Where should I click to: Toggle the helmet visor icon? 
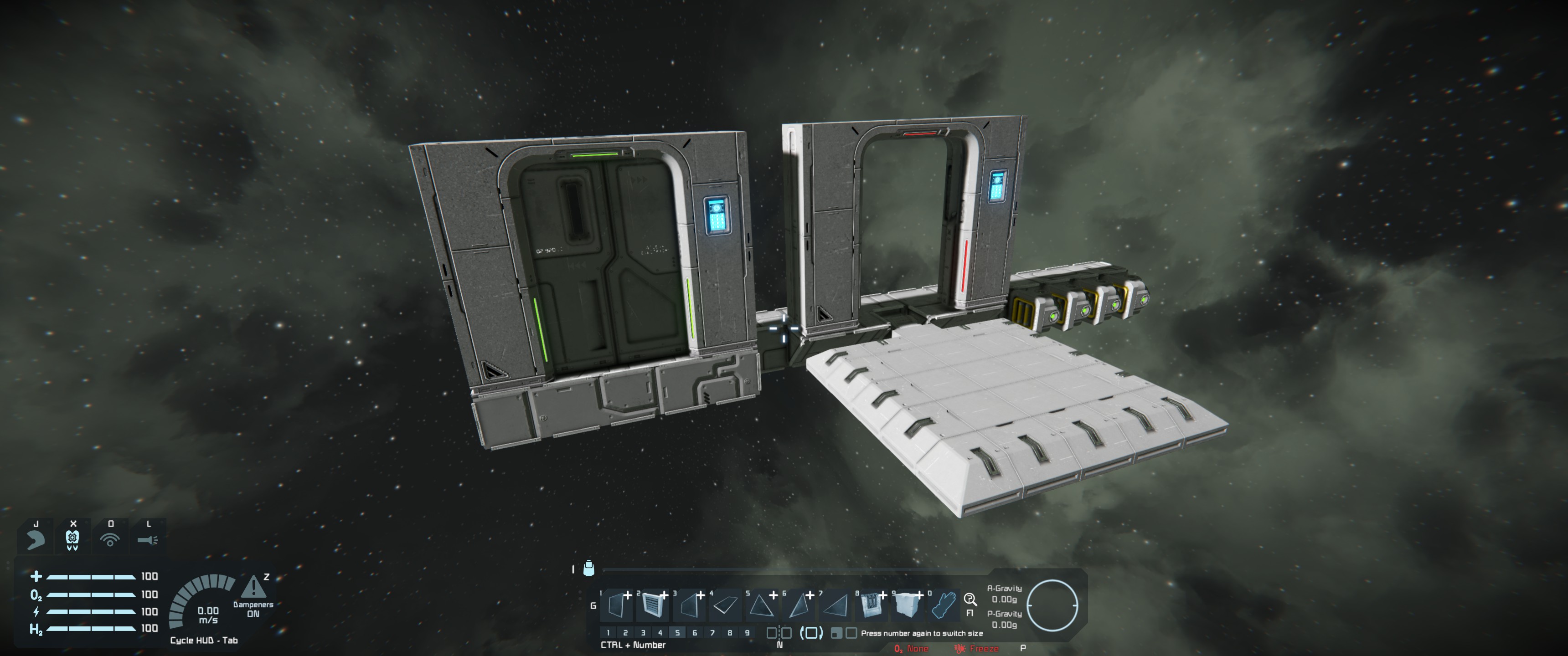(72, 539)
